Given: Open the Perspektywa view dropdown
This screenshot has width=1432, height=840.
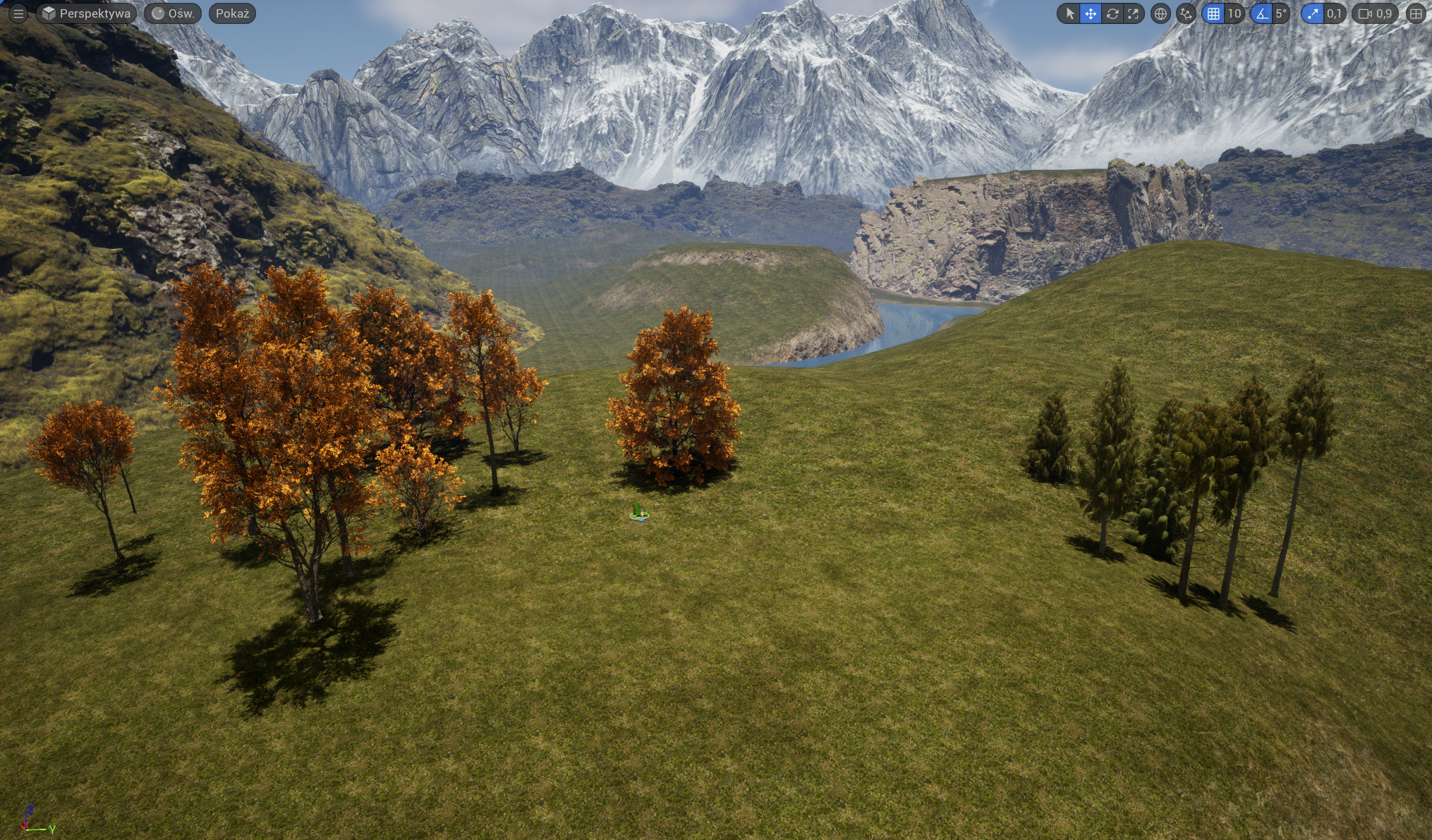Looking at the screenshot, I should (x=86, y=13).
